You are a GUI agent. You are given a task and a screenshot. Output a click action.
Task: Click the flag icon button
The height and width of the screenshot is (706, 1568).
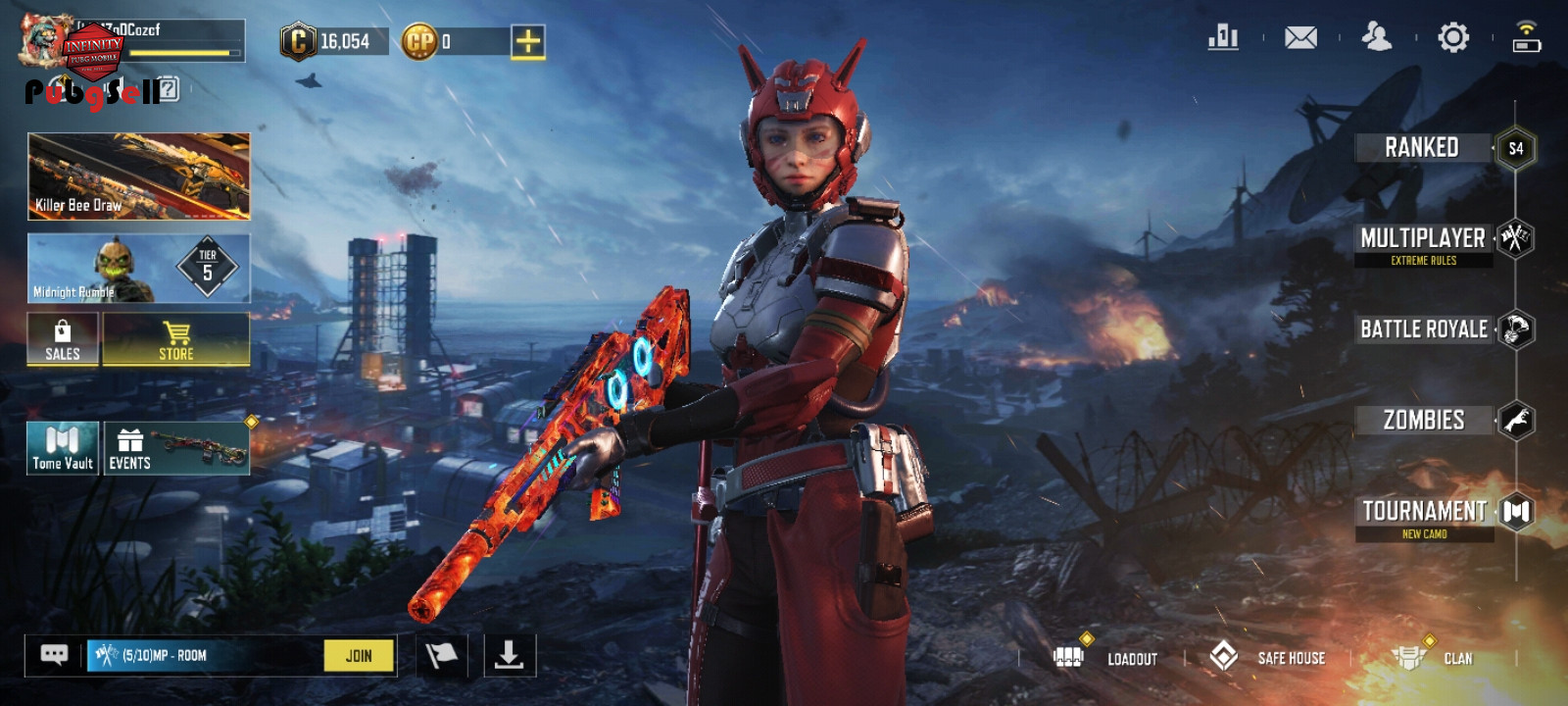pyautogui.click(x=442, y=655)
